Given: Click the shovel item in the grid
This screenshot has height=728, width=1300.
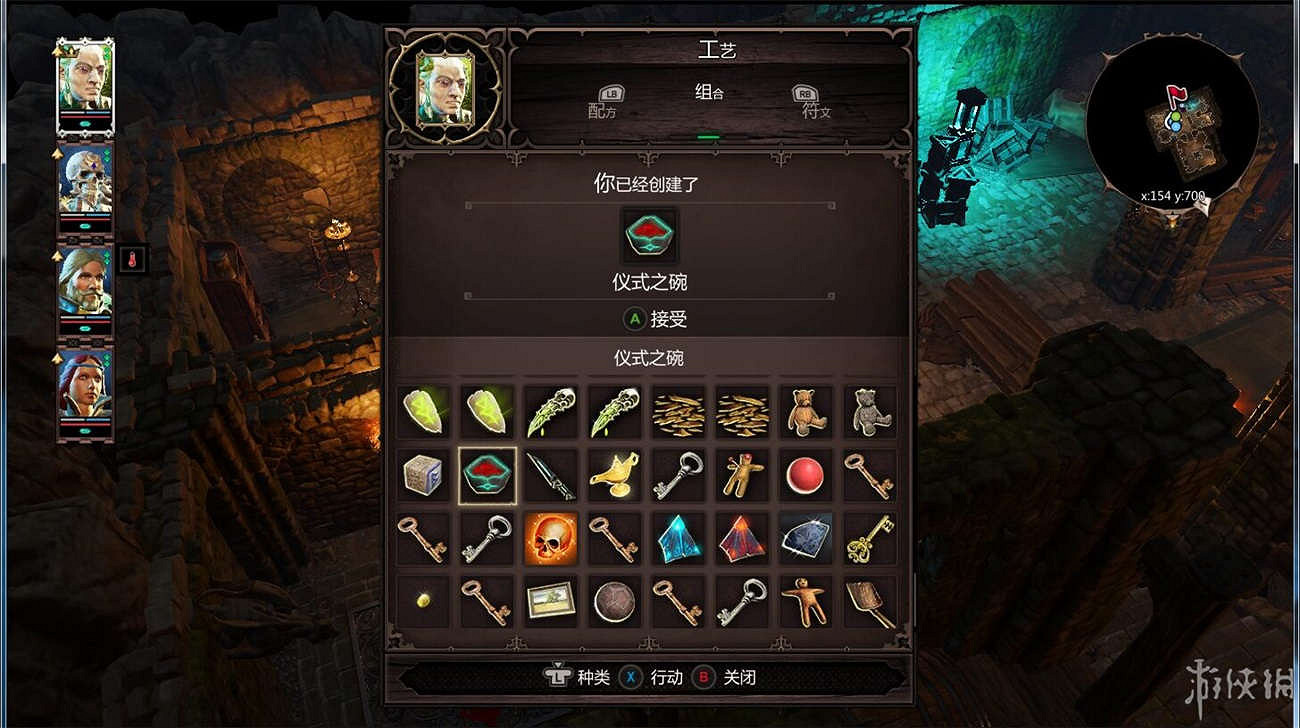Looking at the screenshot, I should click(x=870, y=601).
